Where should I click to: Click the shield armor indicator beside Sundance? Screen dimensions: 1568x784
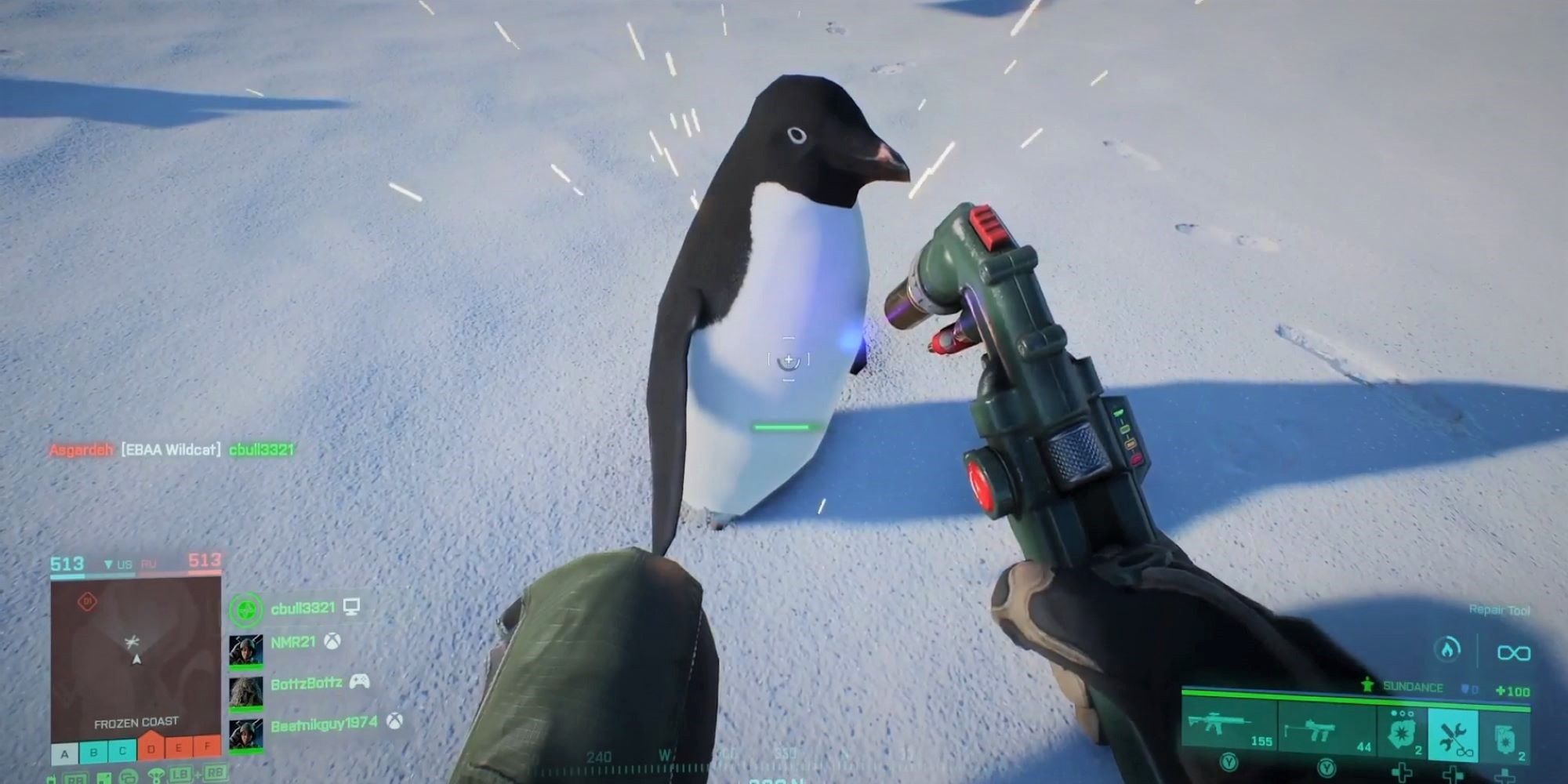(x=1466, y=687)
